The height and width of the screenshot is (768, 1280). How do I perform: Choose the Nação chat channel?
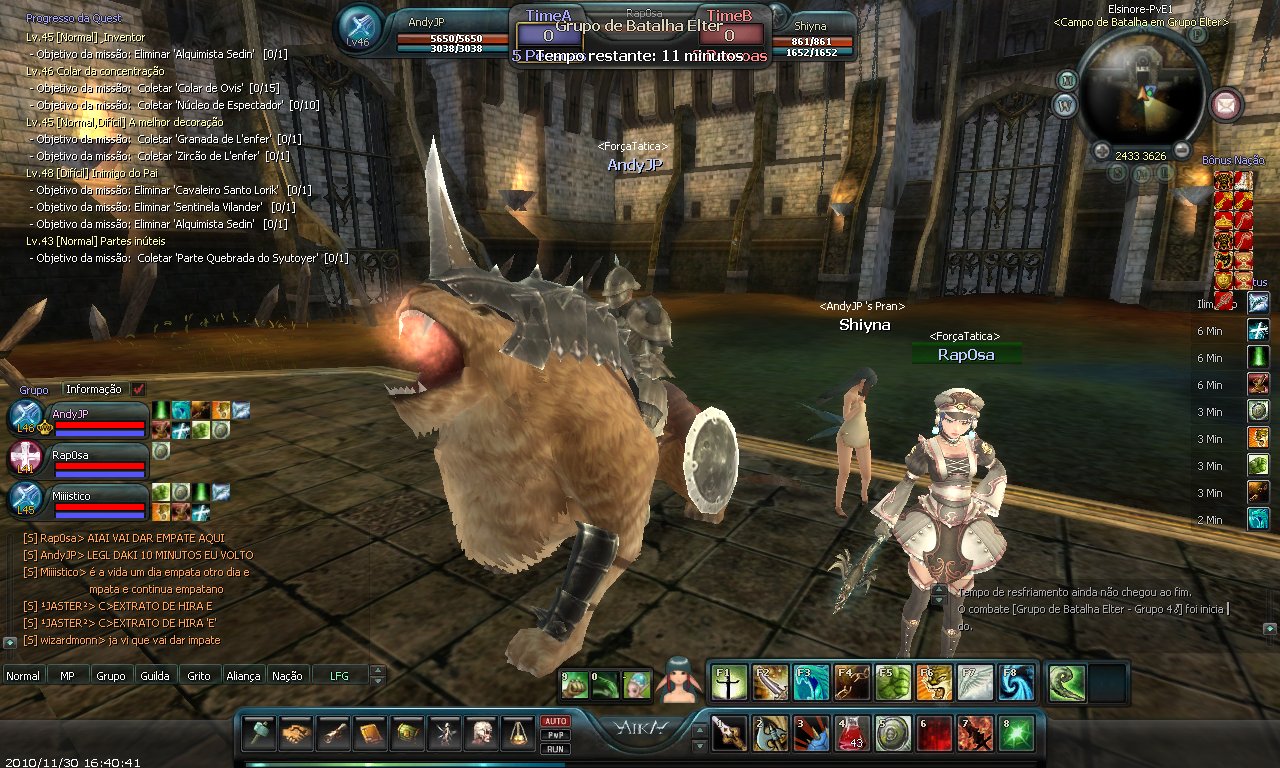(287, 676)
